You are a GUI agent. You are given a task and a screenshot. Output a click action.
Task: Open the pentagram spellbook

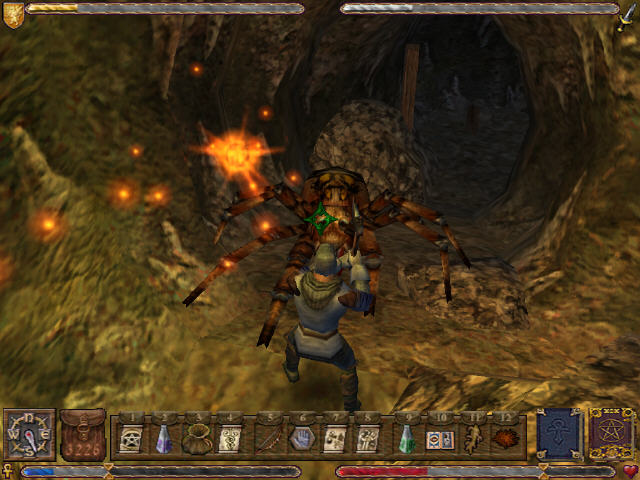click(x=609, y=433)
